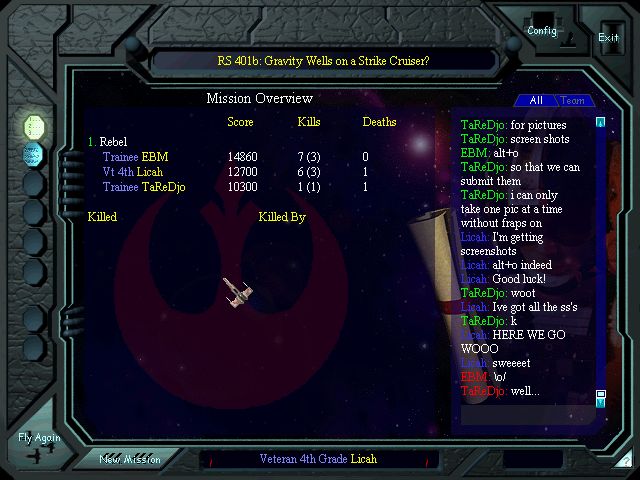Select the lit green score list button
Image resolution: width=640 pixels, height=480 pixels.
point(34,125)
